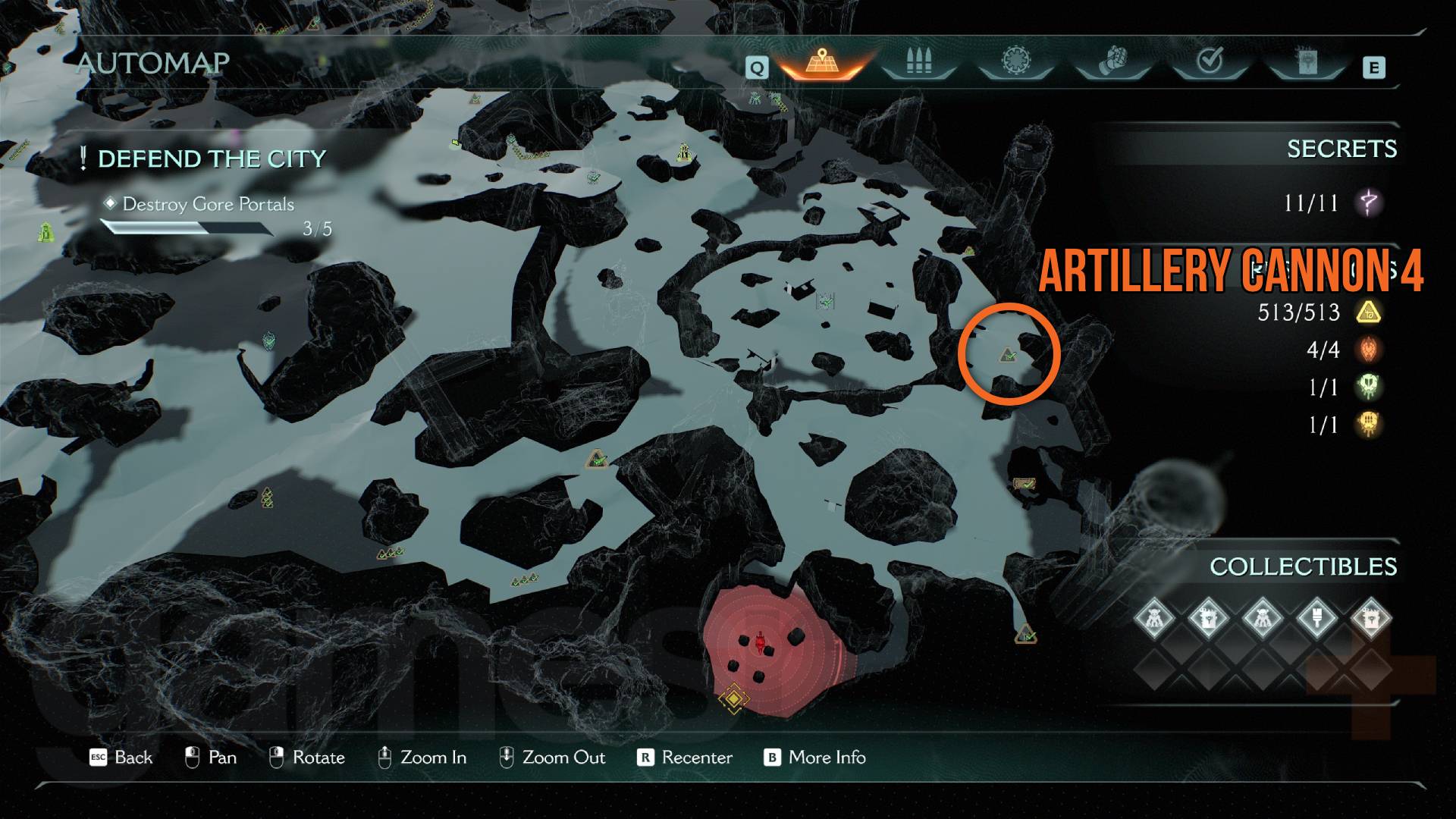
Task: Recenter the automap view
Action: click(686, 758)
